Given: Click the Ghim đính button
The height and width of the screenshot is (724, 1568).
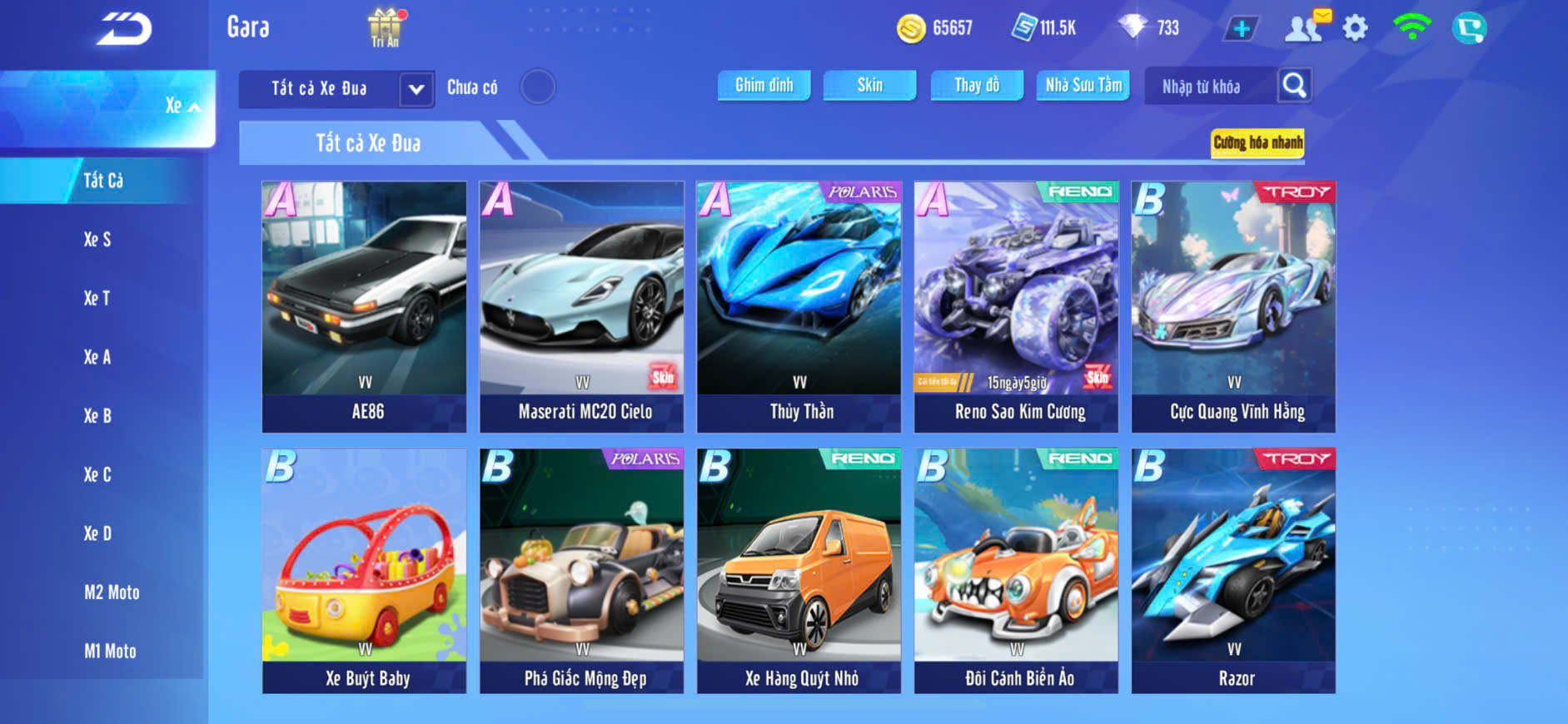Looking at the screenshot, I should [764, 85].
